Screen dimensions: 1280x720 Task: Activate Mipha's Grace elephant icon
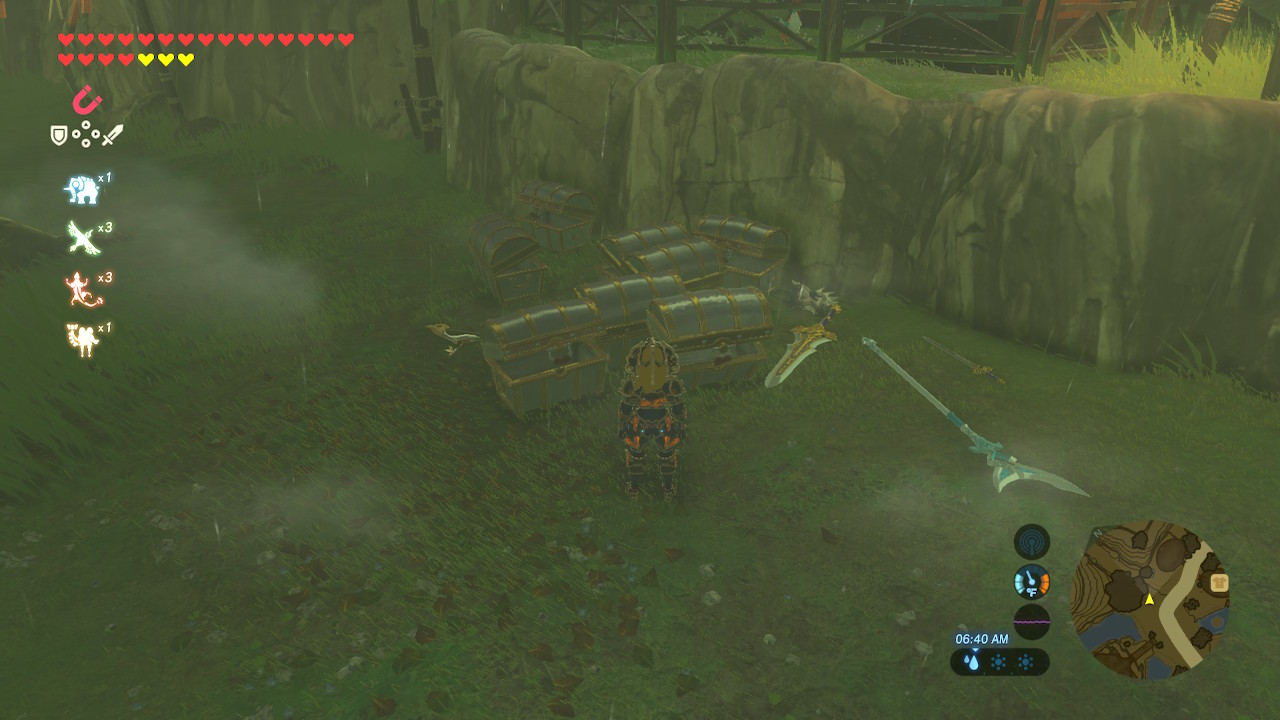coord(81,189)
